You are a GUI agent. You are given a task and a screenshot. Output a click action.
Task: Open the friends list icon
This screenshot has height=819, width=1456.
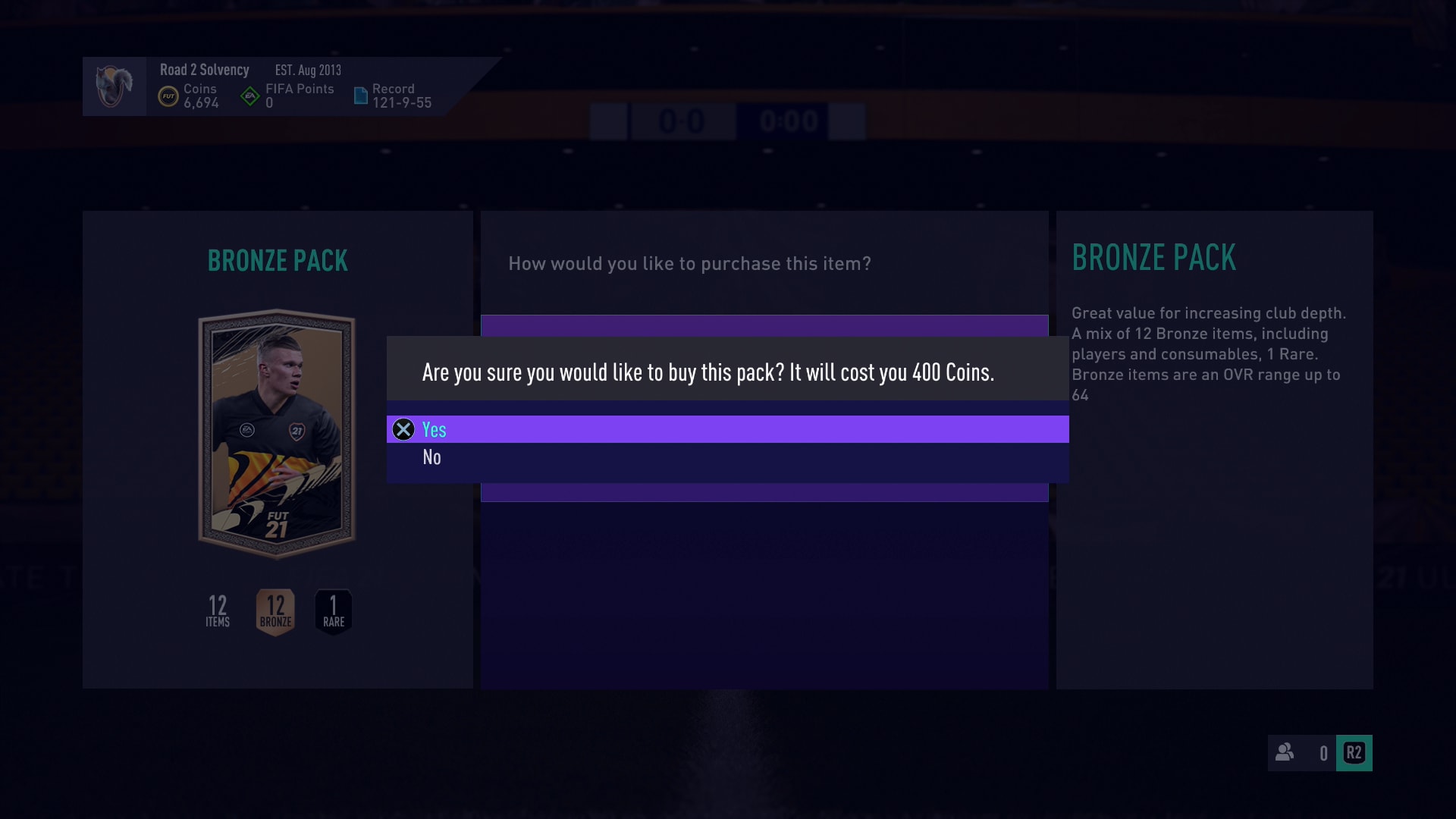point(1285,752)
